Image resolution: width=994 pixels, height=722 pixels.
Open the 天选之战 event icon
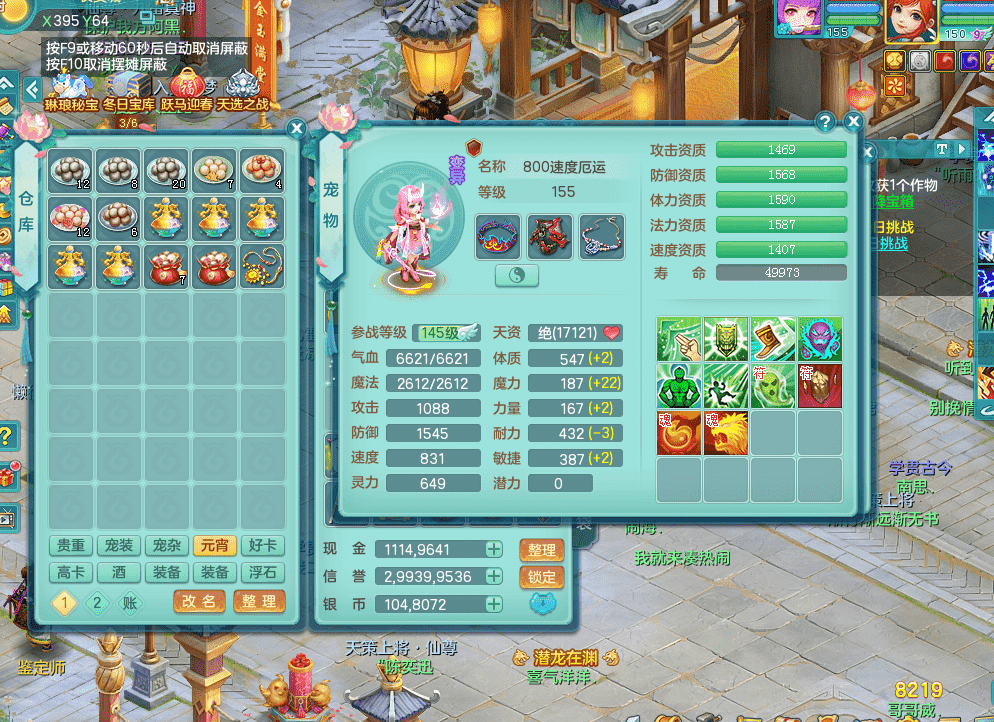(x=243, y=92)
